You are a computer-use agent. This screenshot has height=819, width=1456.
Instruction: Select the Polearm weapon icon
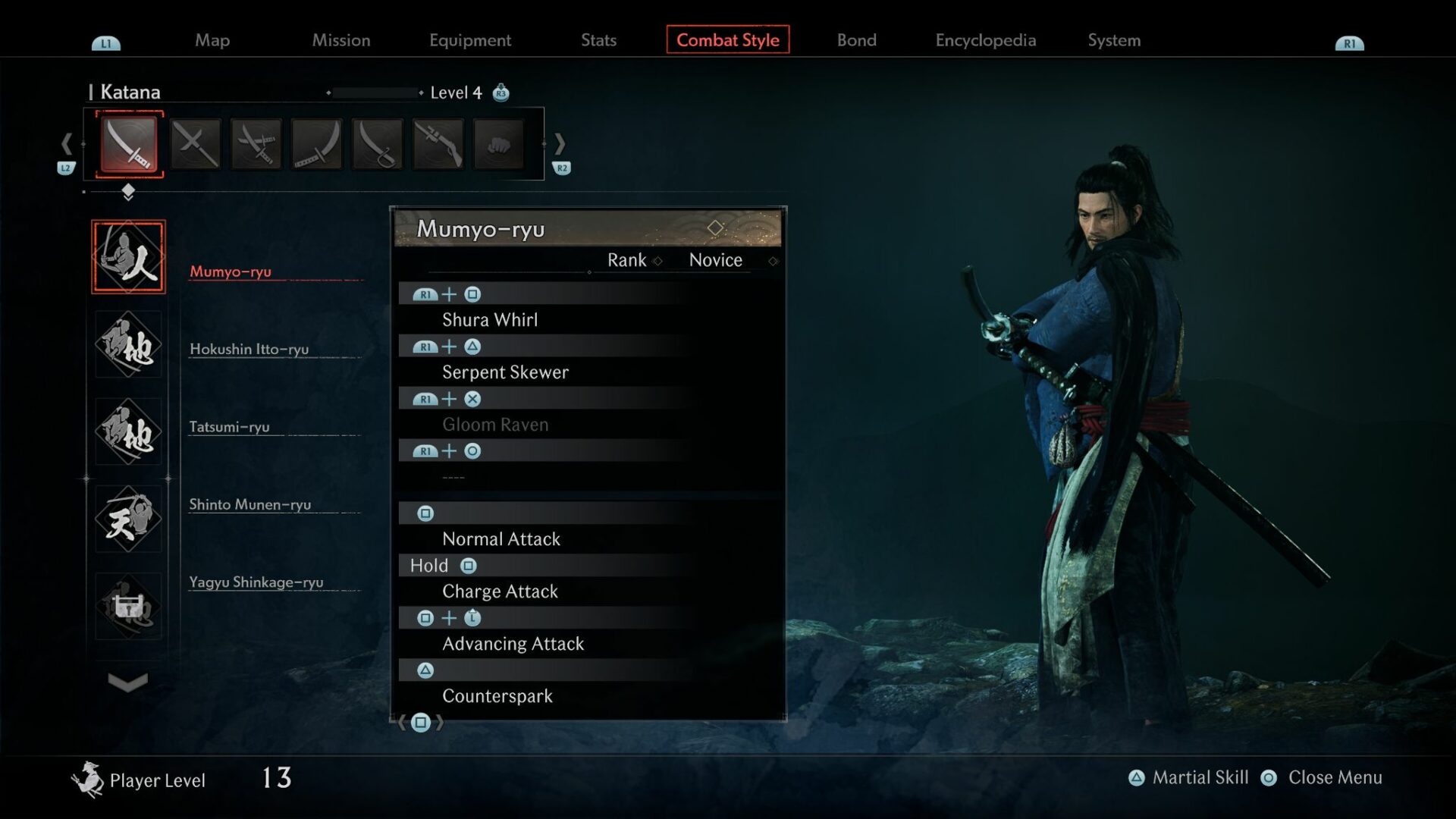[x=195, y=144]
